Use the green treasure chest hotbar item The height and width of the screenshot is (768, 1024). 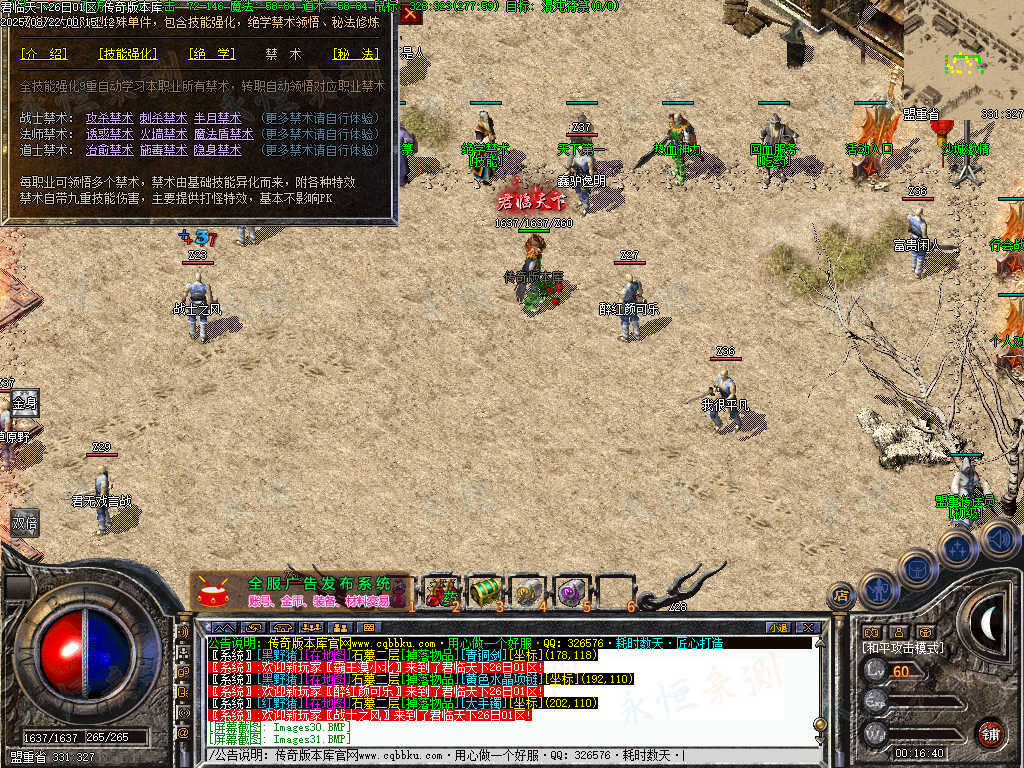484,591
